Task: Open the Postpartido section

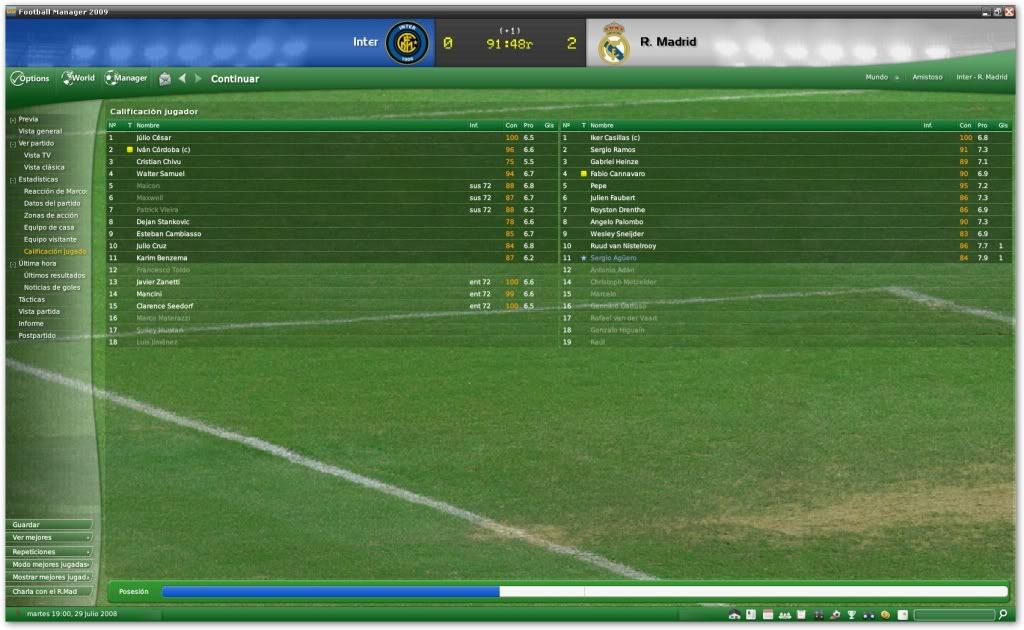Action: (37, 335)
